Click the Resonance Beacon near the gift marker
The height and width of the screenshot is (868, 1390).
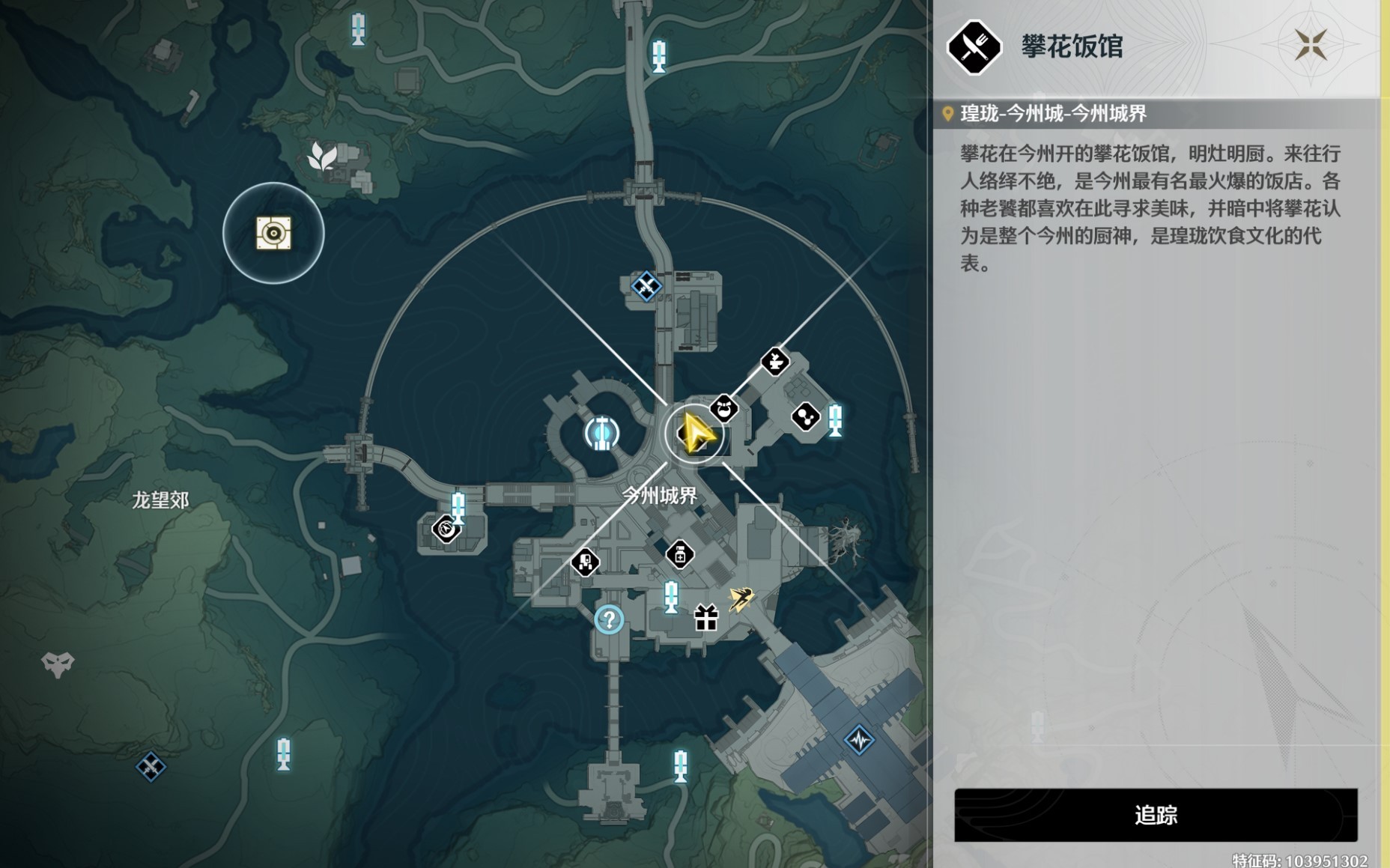pyautogui.click(x=670, y=597)
